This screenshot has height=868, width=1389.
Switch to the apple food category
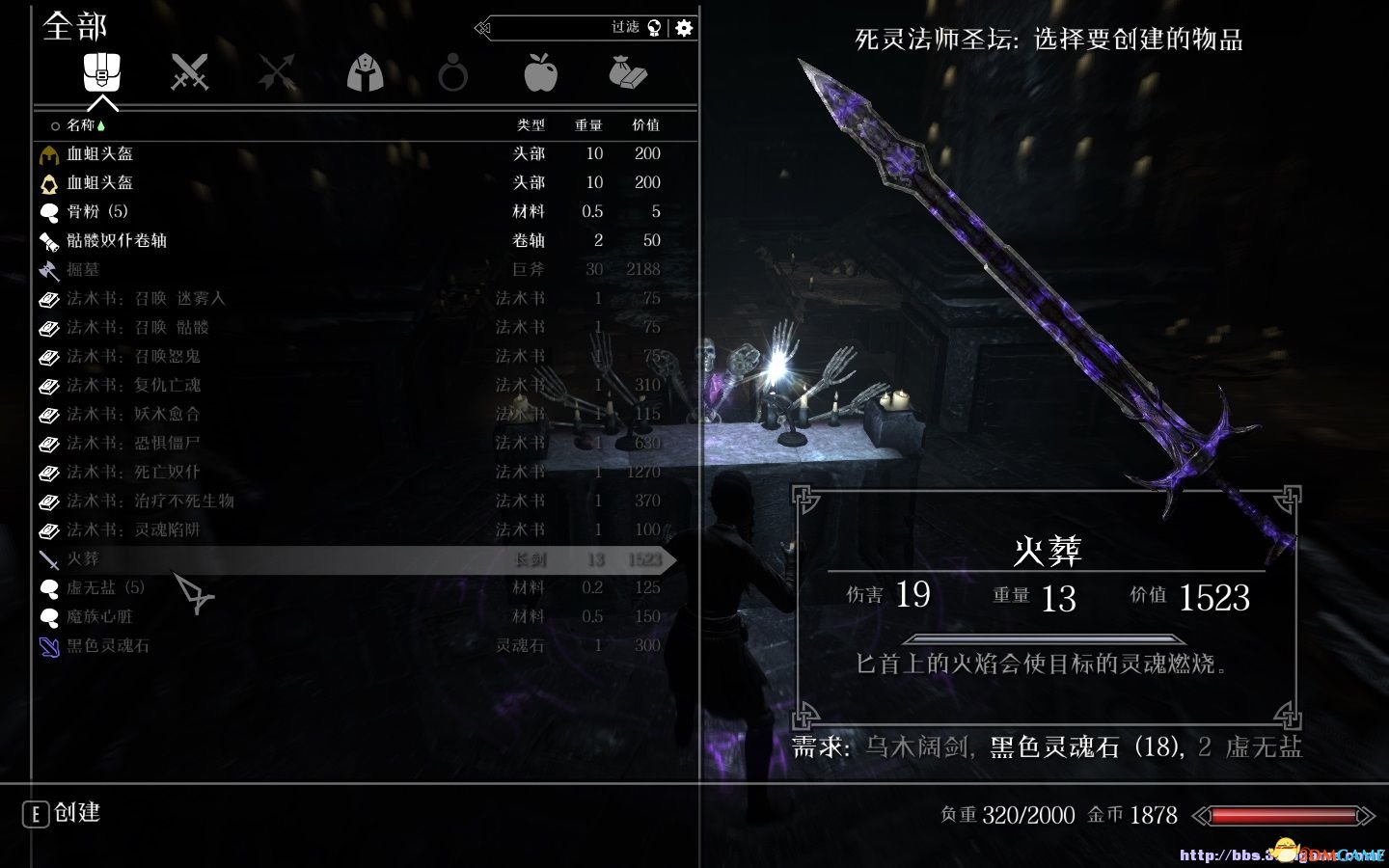(x=540, y=72)
